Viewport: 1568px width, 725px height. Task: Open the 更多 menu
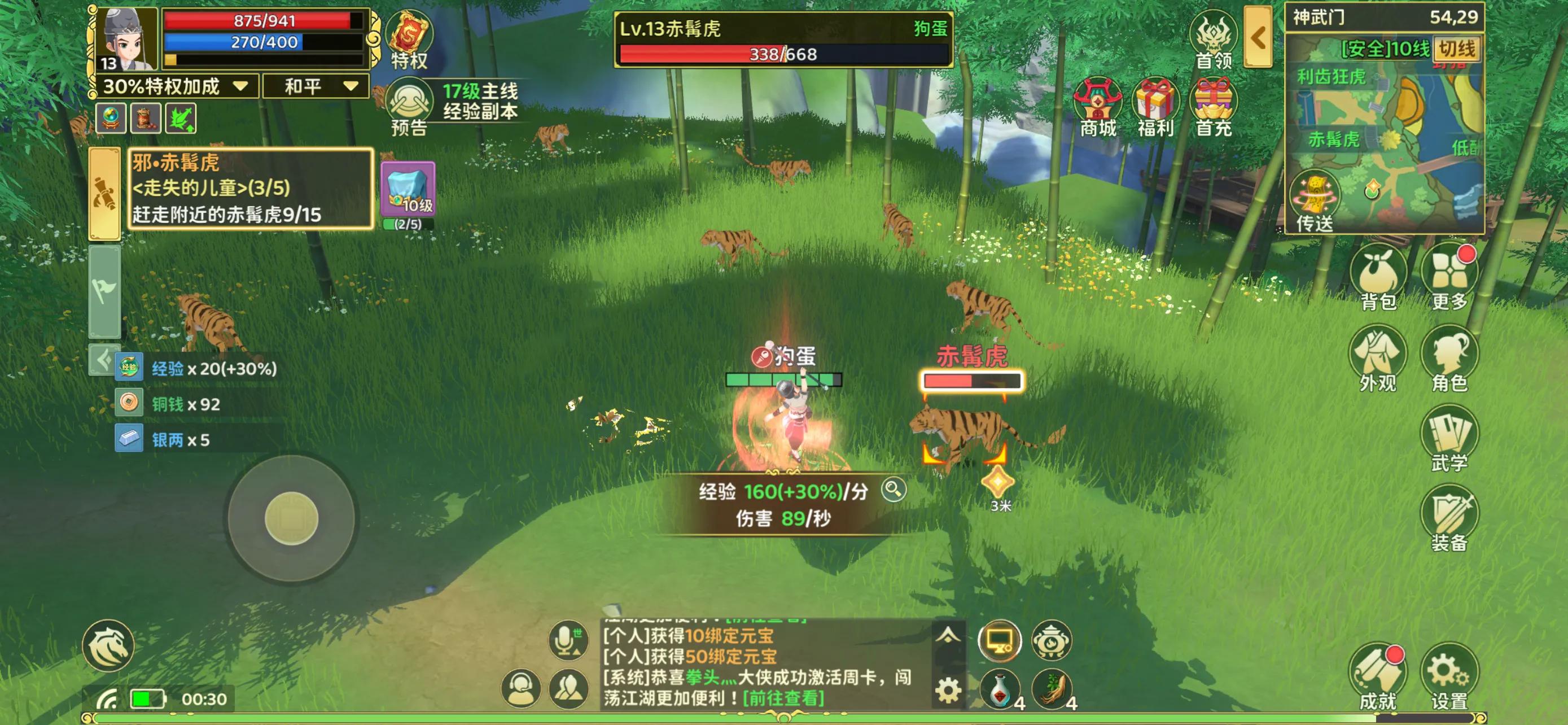1449,277
